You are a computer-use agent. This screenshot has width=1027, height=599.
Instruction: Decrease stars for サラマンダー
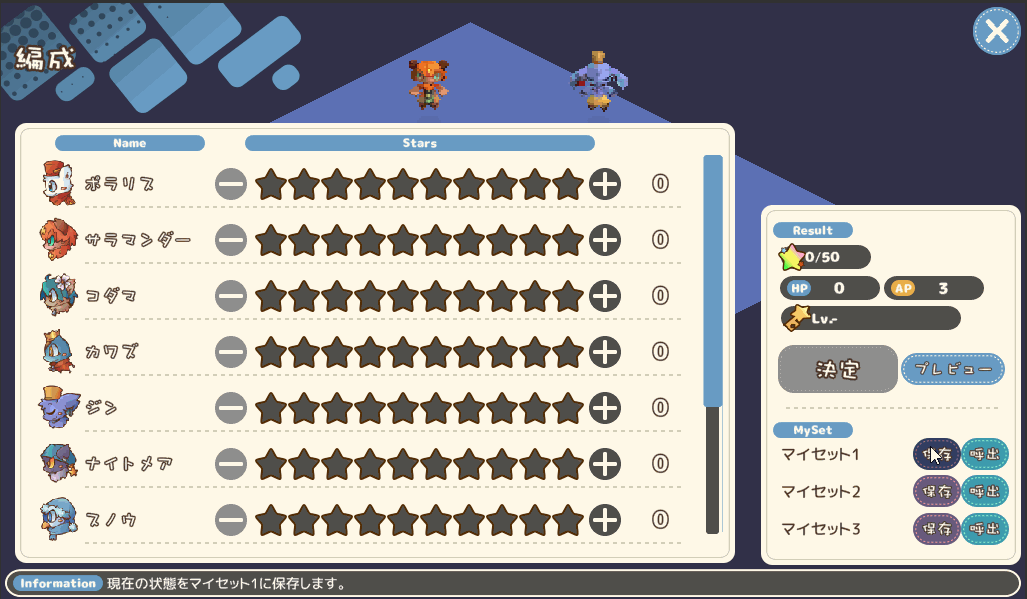(x=230, y=240)
